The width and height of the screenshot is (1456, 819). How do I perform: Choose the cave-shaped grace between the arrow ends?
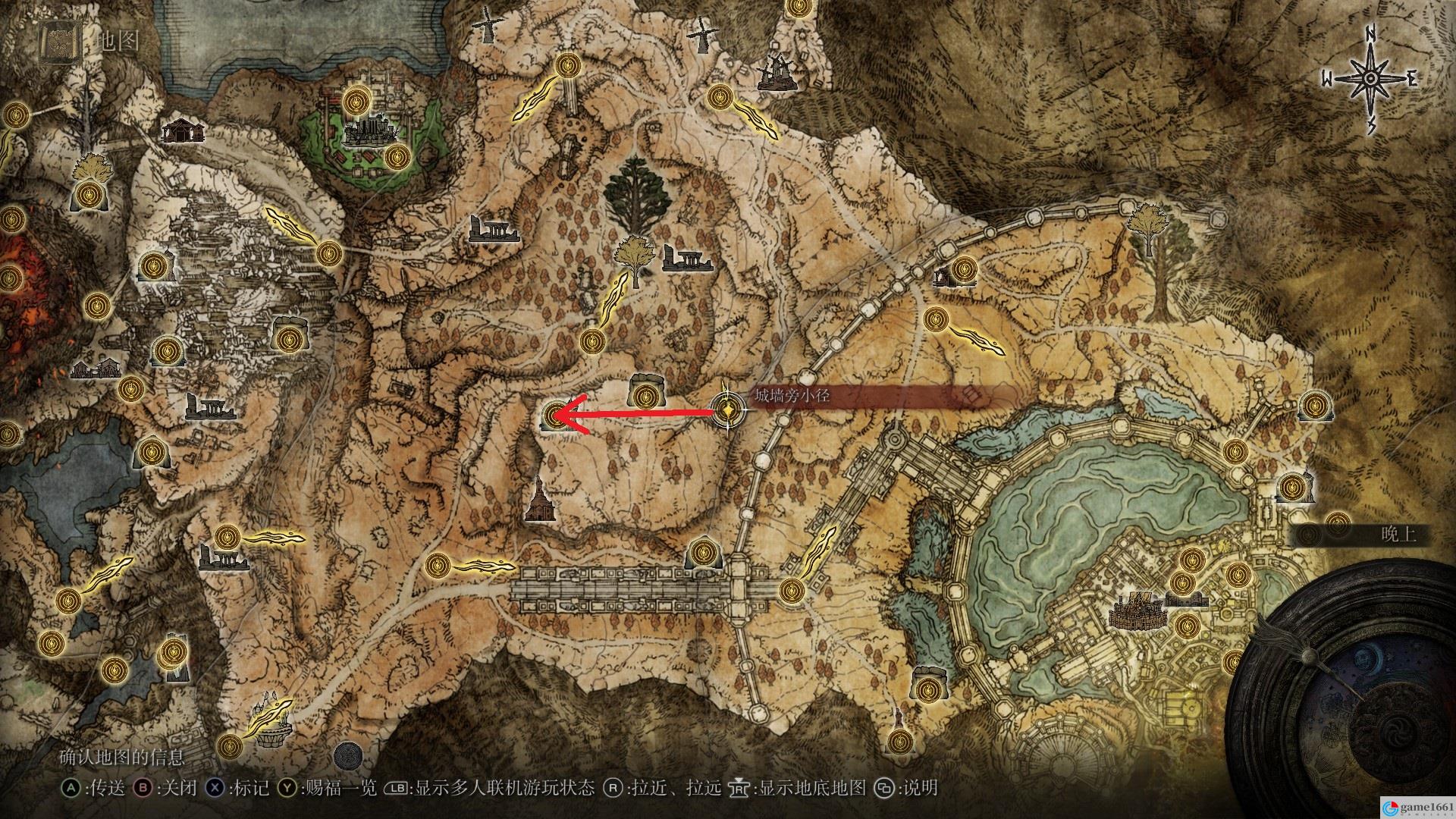point(645,394)
